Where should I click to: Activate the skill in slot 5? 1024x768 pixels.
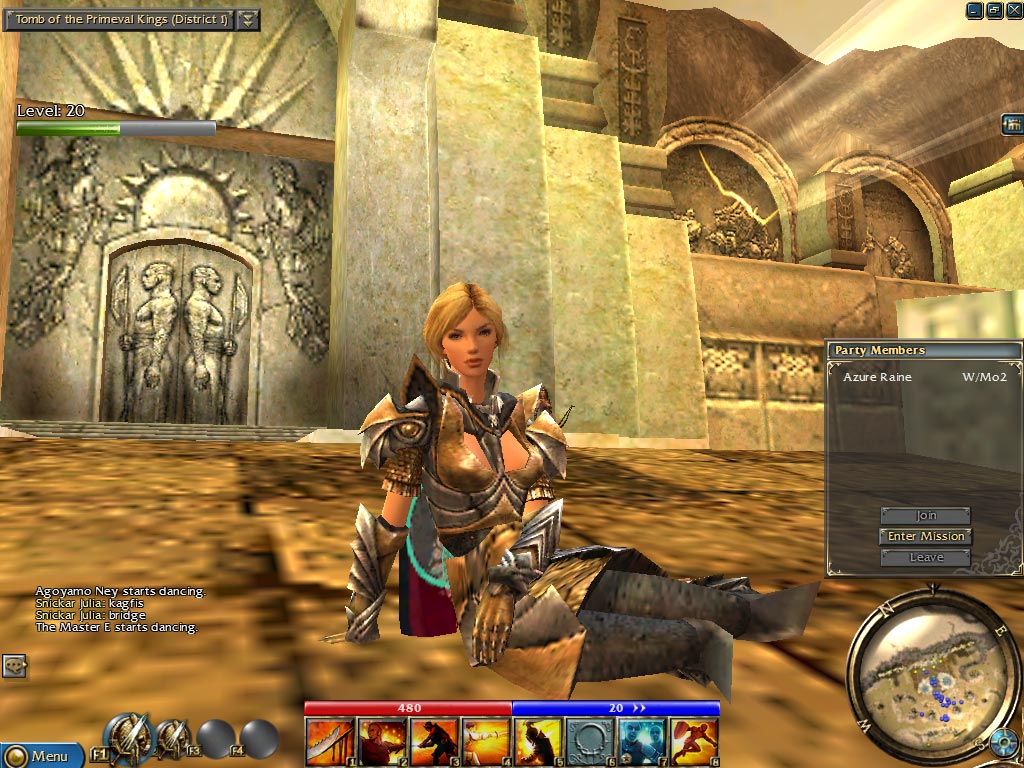coord(538,742)
